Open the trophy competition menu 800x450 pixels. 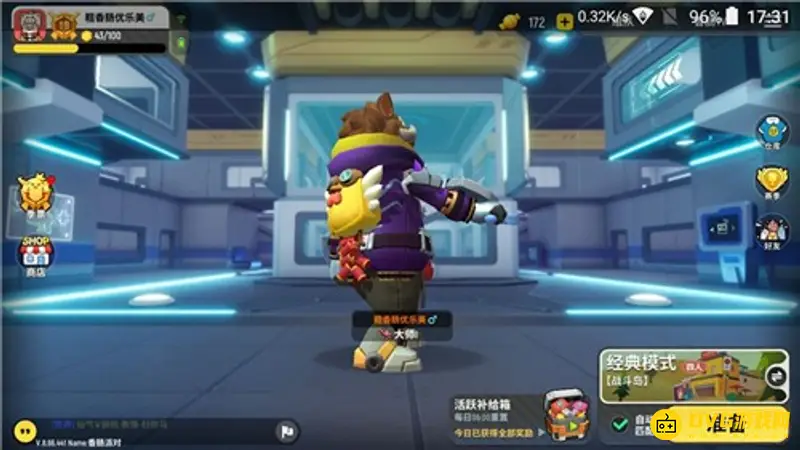(772, 181)
